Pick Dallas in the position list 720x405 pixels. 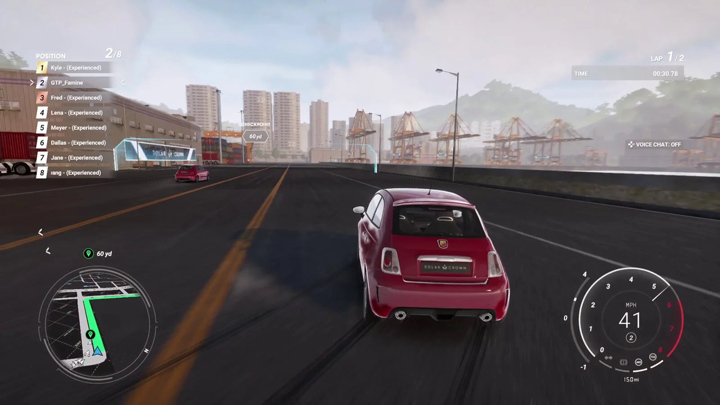pyautogui.click(x=76, y=143)
